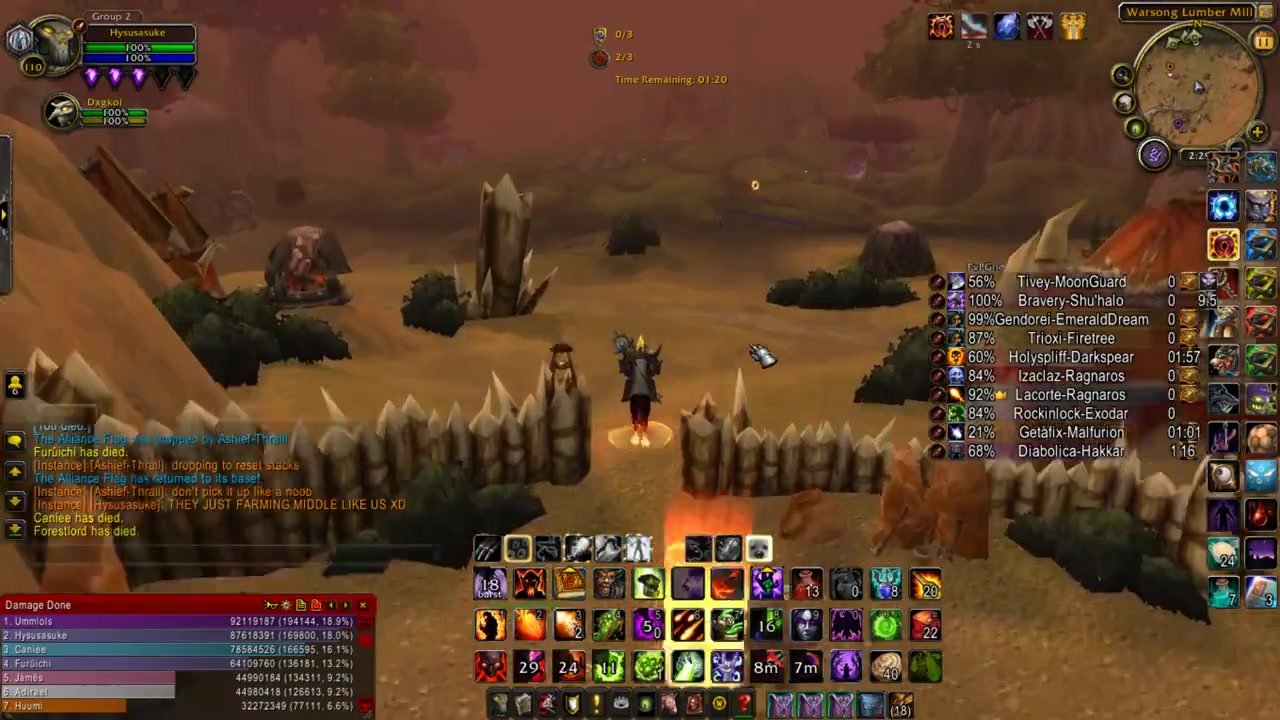Click the character info micro button
The image size is (1280, 720).
tap(499, 705)
